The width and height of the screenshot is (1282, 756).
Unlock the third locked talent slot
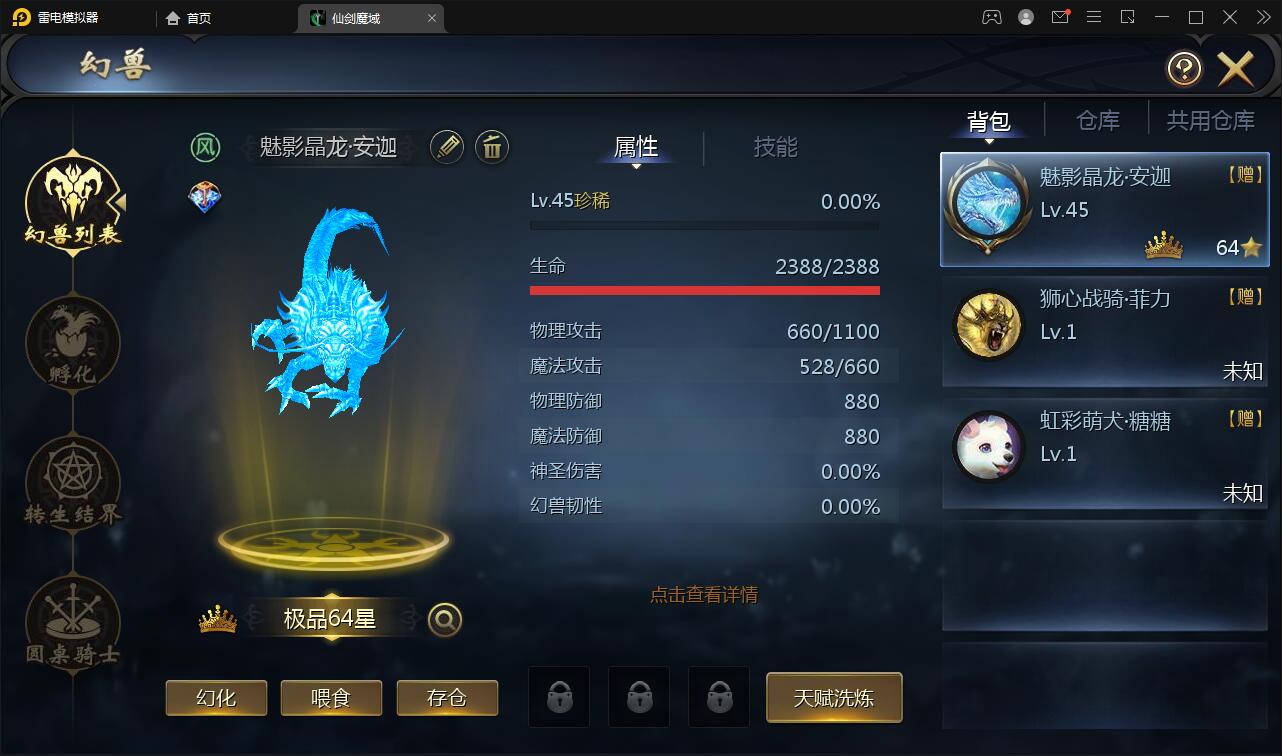(719, 697)
